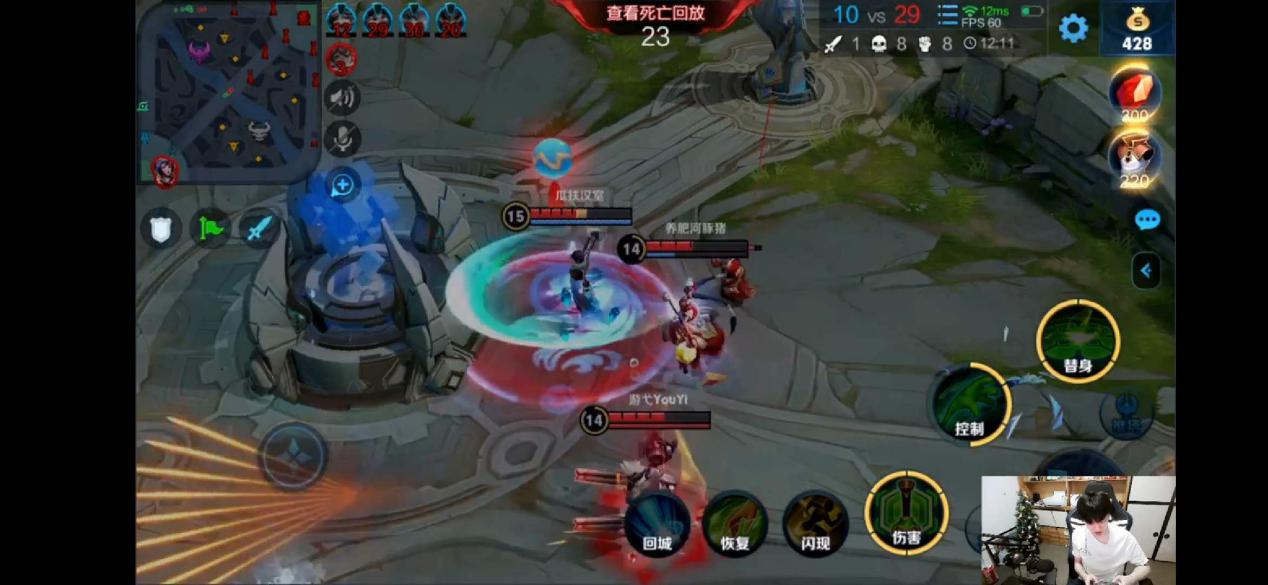Viewport: 1268px width, 585px height.
Task: Open the blue chat bubble
Action: [x=1147, y=220]
